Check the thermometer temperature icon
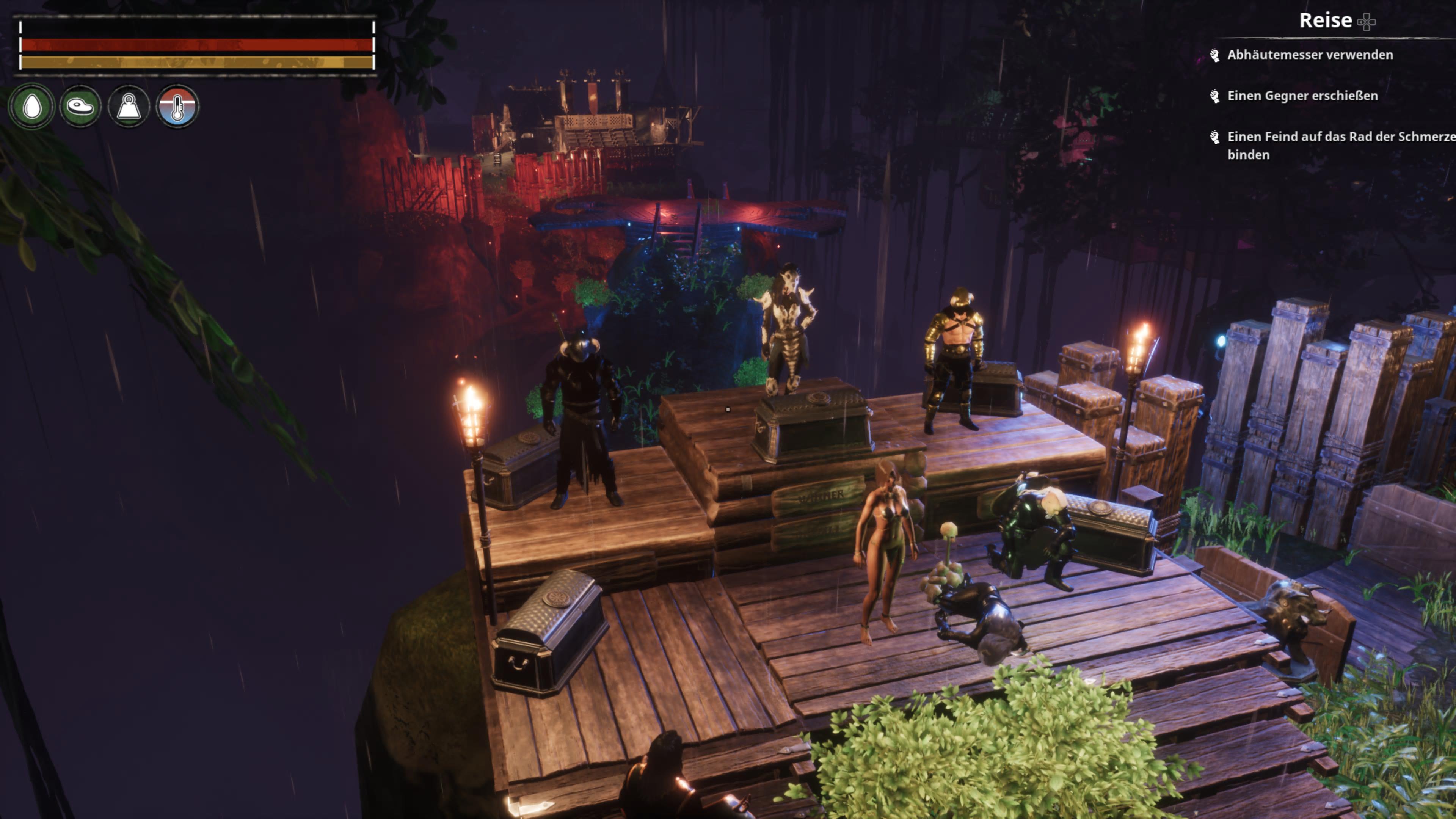1456x819 pixels. click(177, 106)
